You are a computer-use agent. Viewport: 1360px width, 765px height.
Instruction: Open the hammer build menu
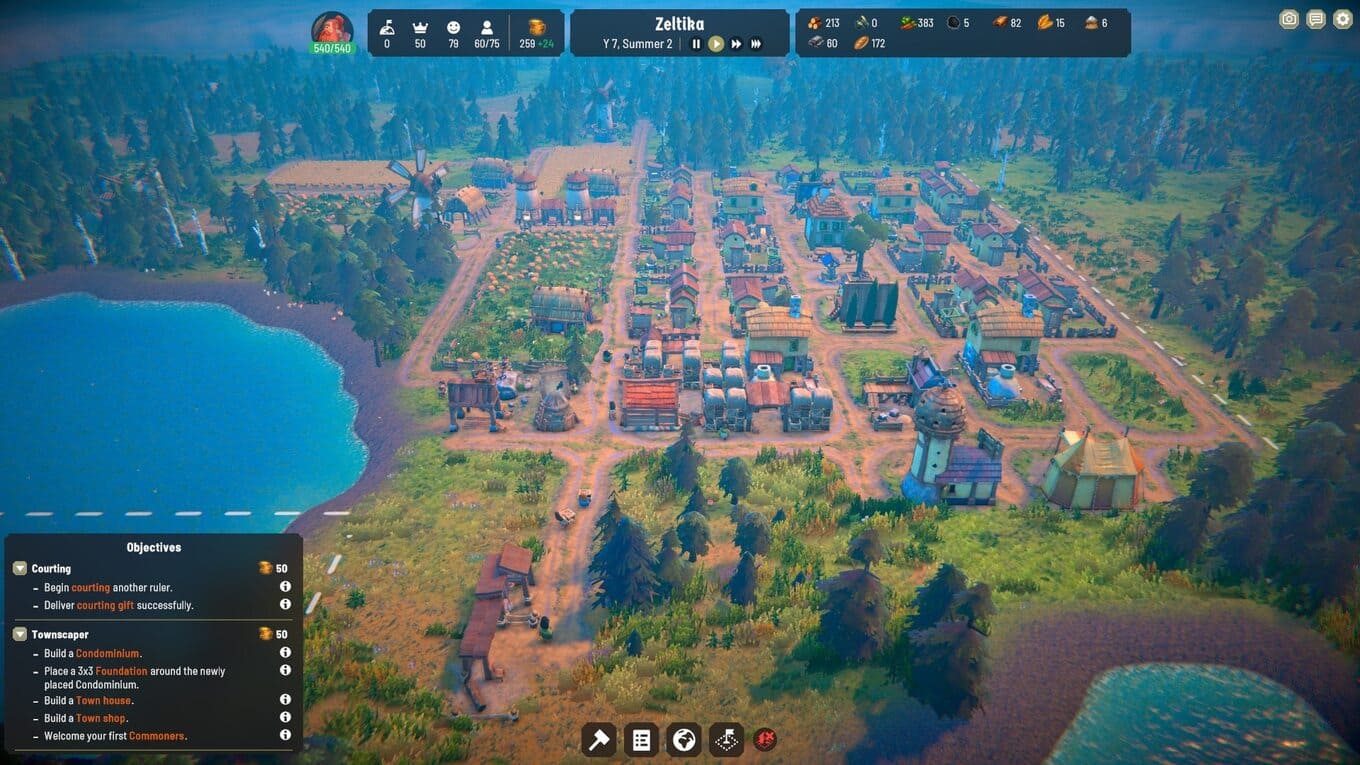pos(599,740)
